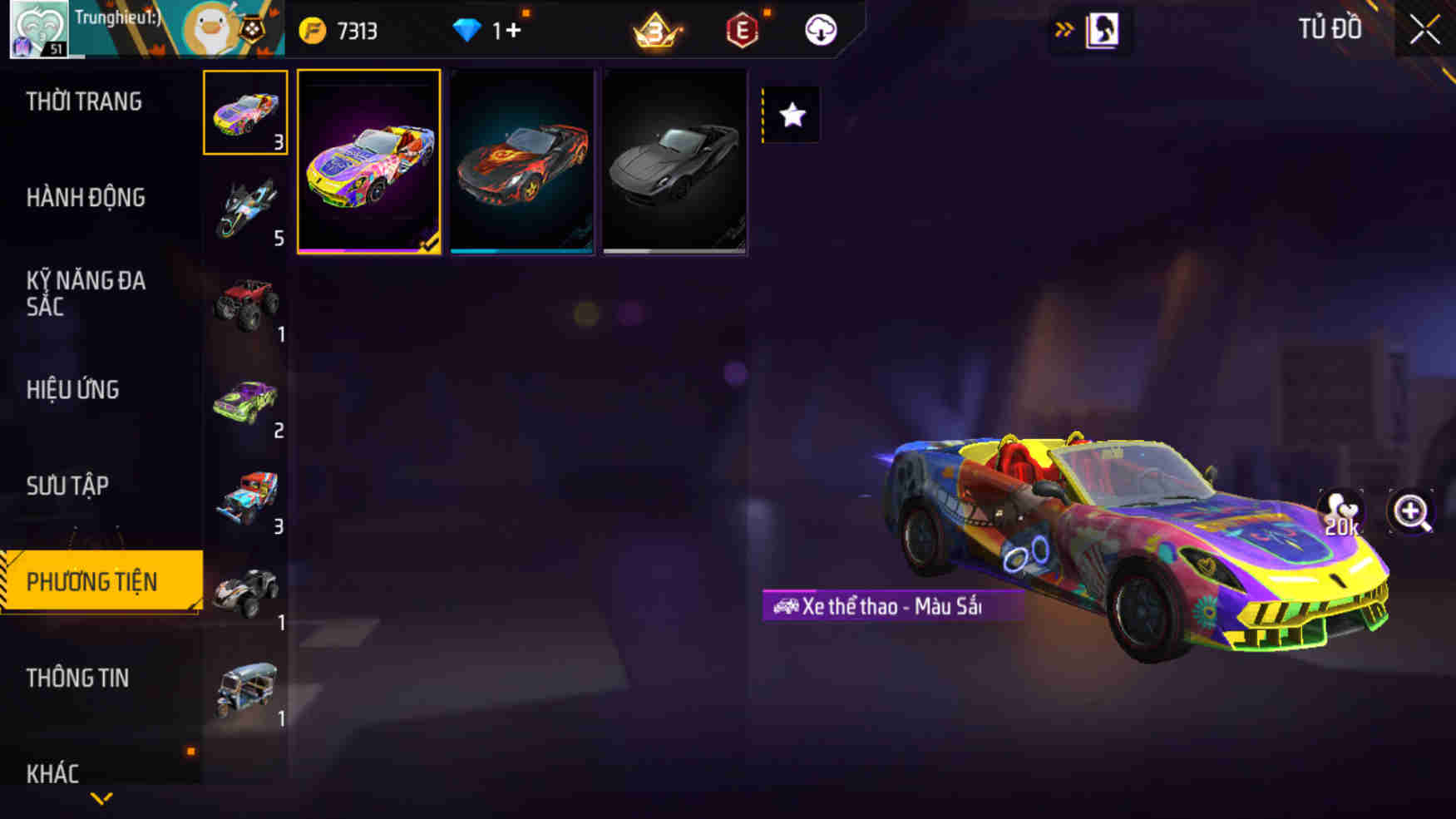Viewport: 1456px width, 819px height.
Task: Open the rank badge with crown number 3
Action: 657,30
